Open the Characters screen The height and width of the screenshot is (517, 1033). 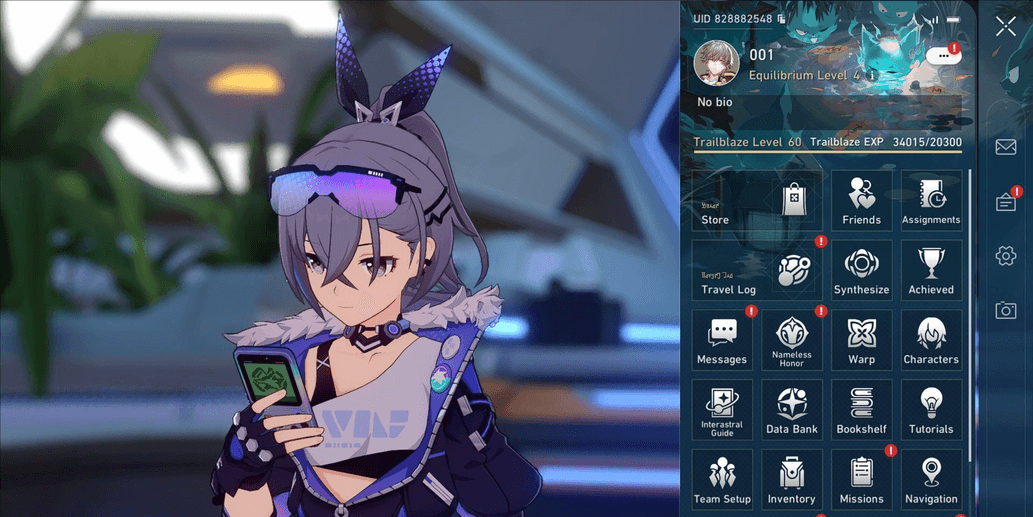pos(931,341)
